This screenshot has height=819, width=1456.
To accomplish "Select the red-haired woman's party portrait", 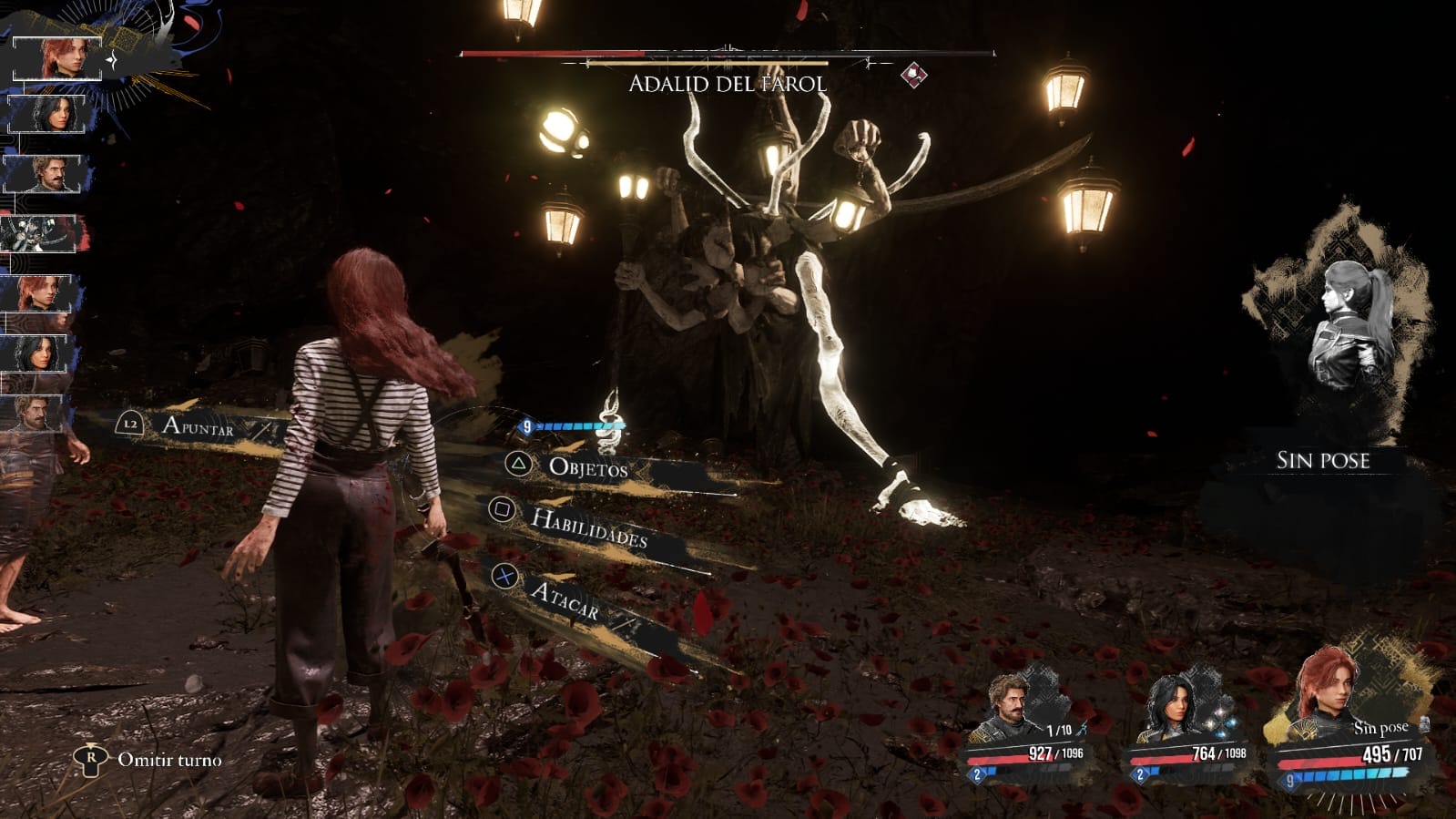I will click(1331, 692).
